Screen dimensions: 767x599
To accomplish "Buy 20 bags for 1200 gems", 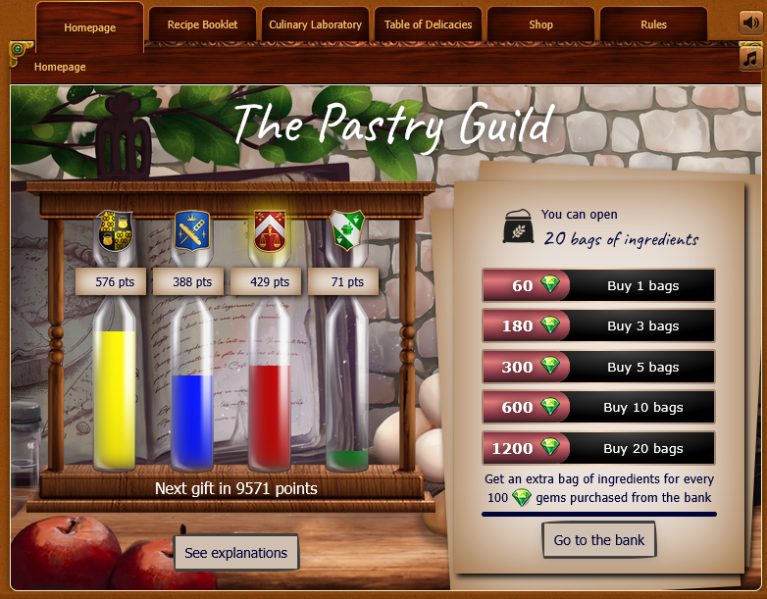I will (x=598, y=448).
